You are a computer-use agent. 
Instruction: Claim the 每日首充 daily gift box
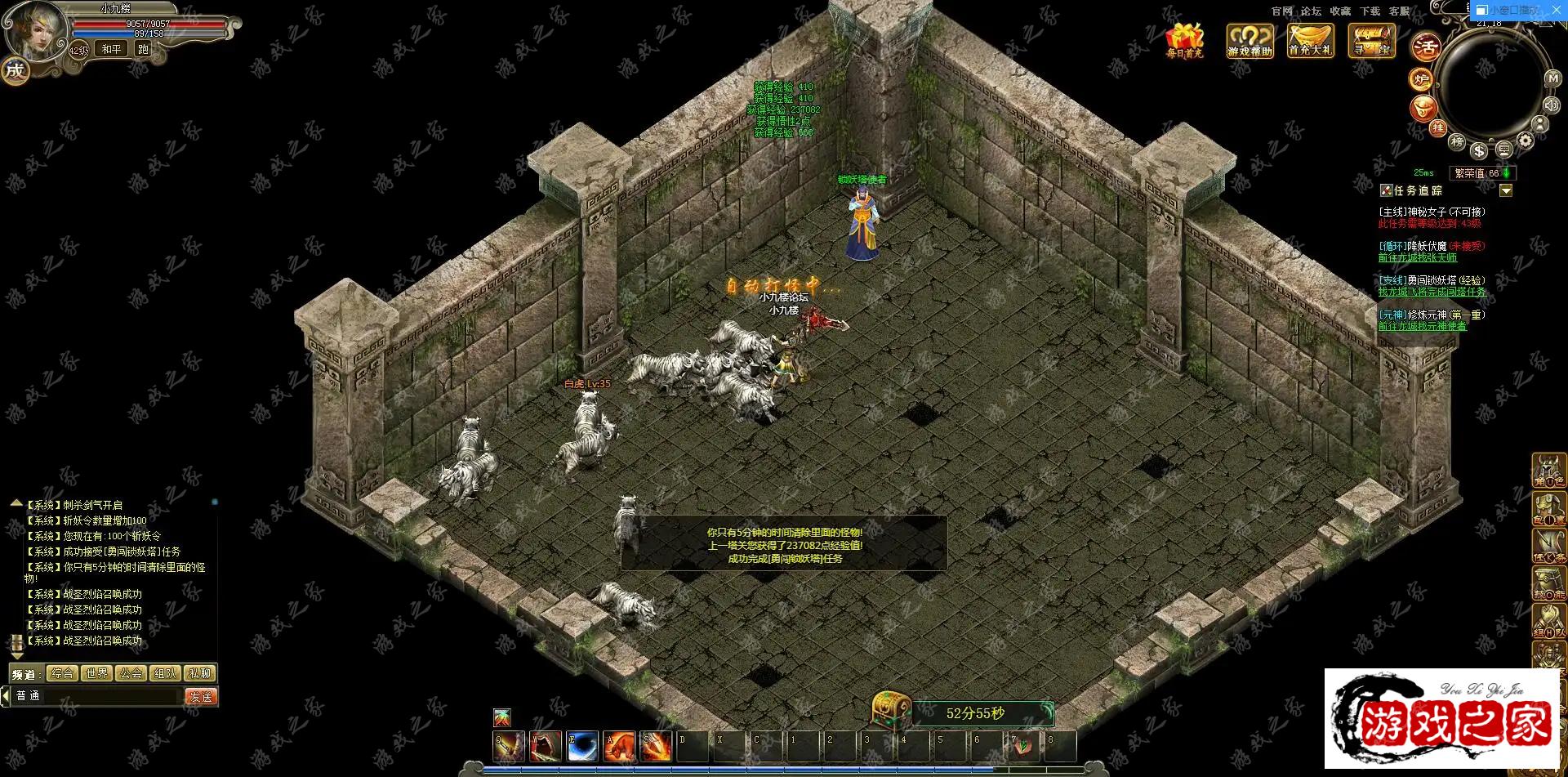pyautogui.click(x=1184, y=39)
